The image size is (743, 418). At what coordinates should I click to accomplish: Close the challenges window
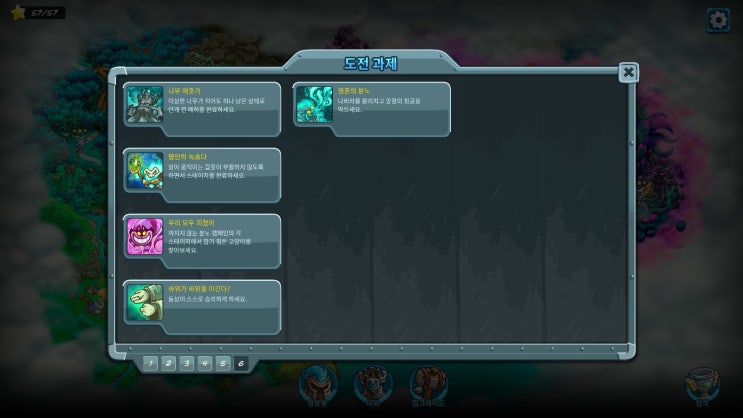click(628, 72)
